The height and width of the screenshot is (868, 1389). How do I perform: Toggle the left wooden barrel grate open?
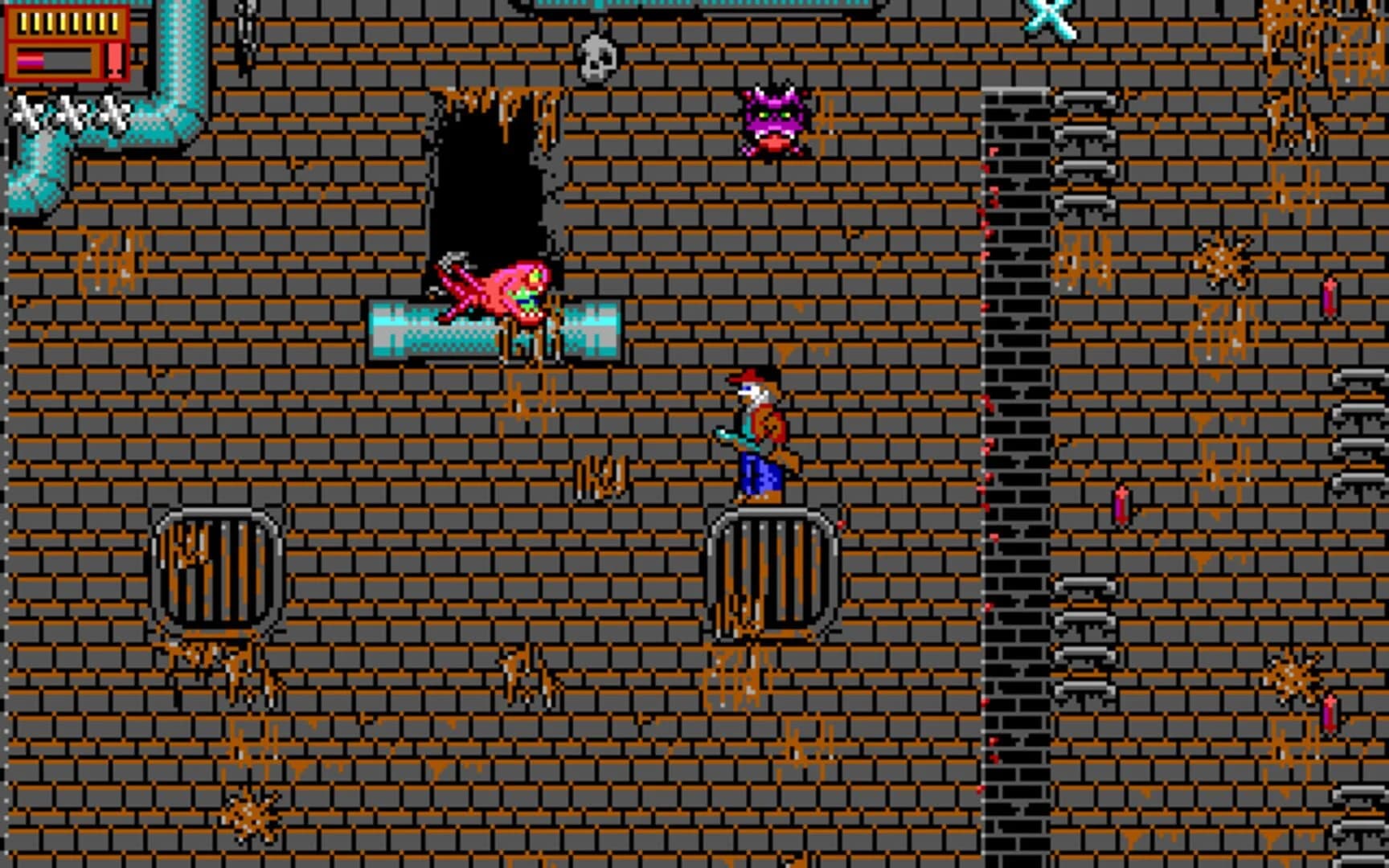(x=217, y=571)
